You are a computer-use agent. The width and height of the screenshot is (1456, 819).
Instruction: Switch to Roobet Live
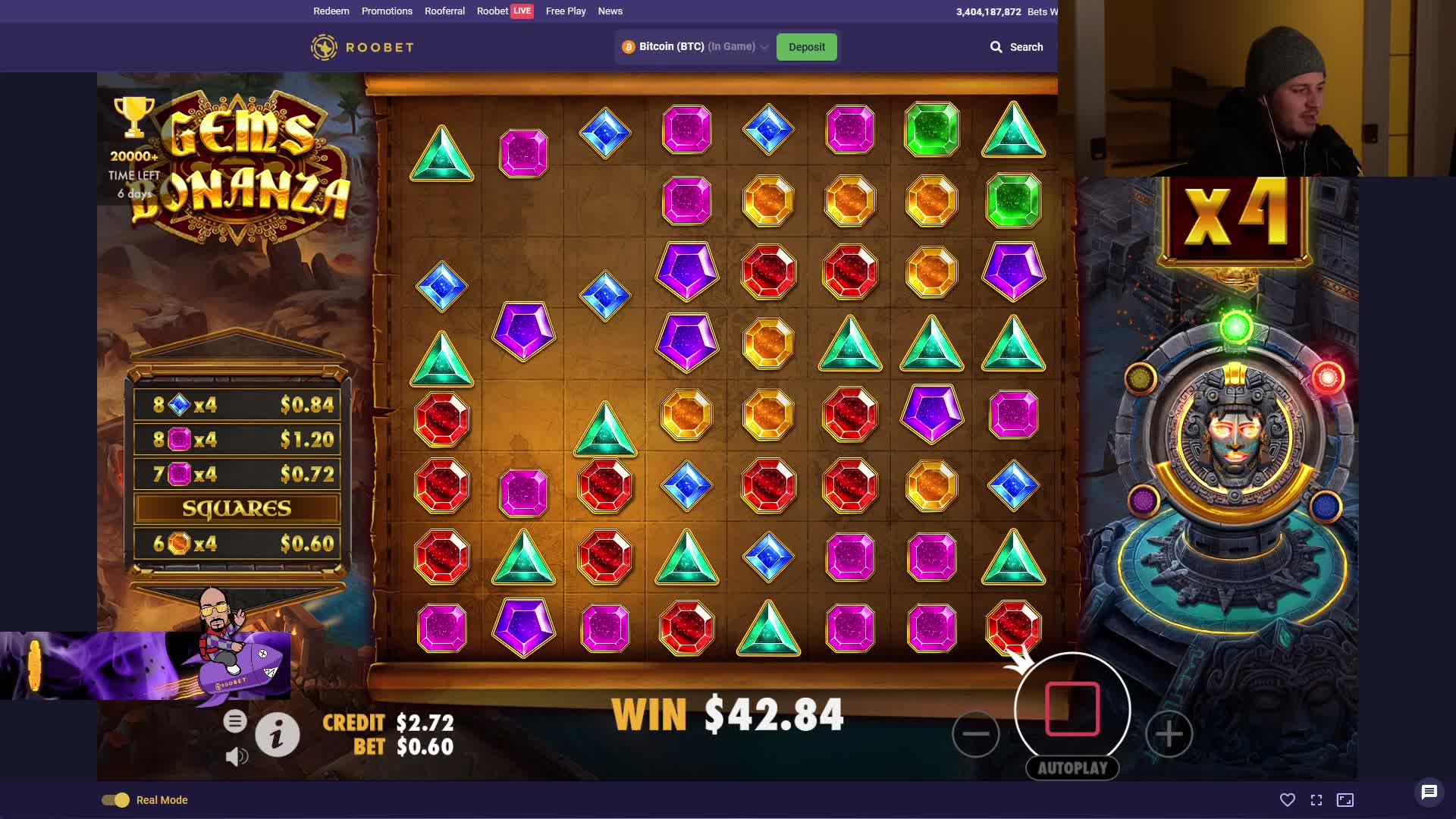pyautogui.click(x=505, y=11)
